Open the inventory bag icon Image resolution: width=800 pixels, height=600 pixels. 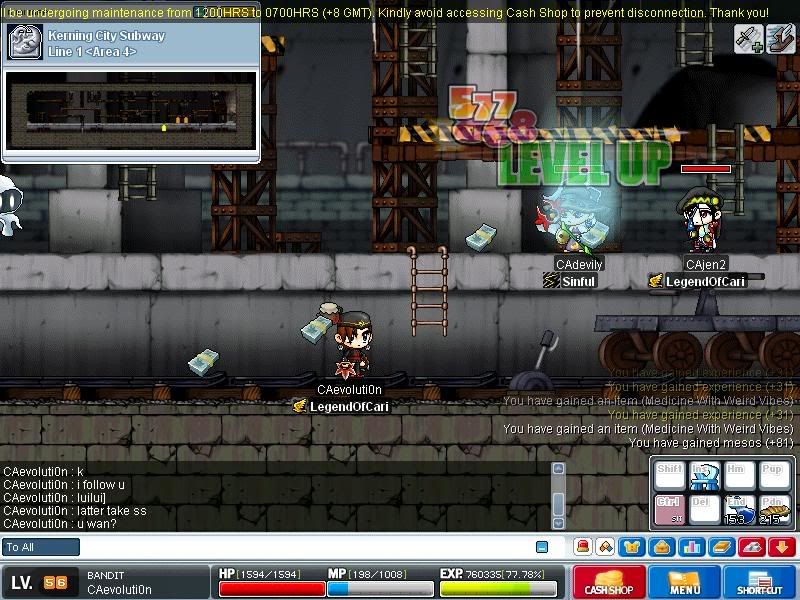pyautogui.click(x=661, y=547)
